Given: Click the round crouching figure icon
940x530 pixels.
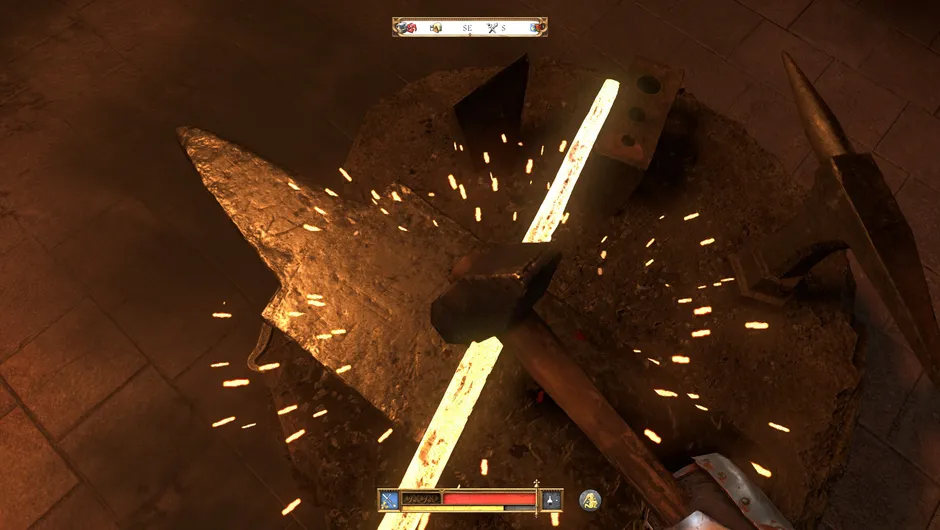Looking at the screenshot, I should [x=590, y=498].
